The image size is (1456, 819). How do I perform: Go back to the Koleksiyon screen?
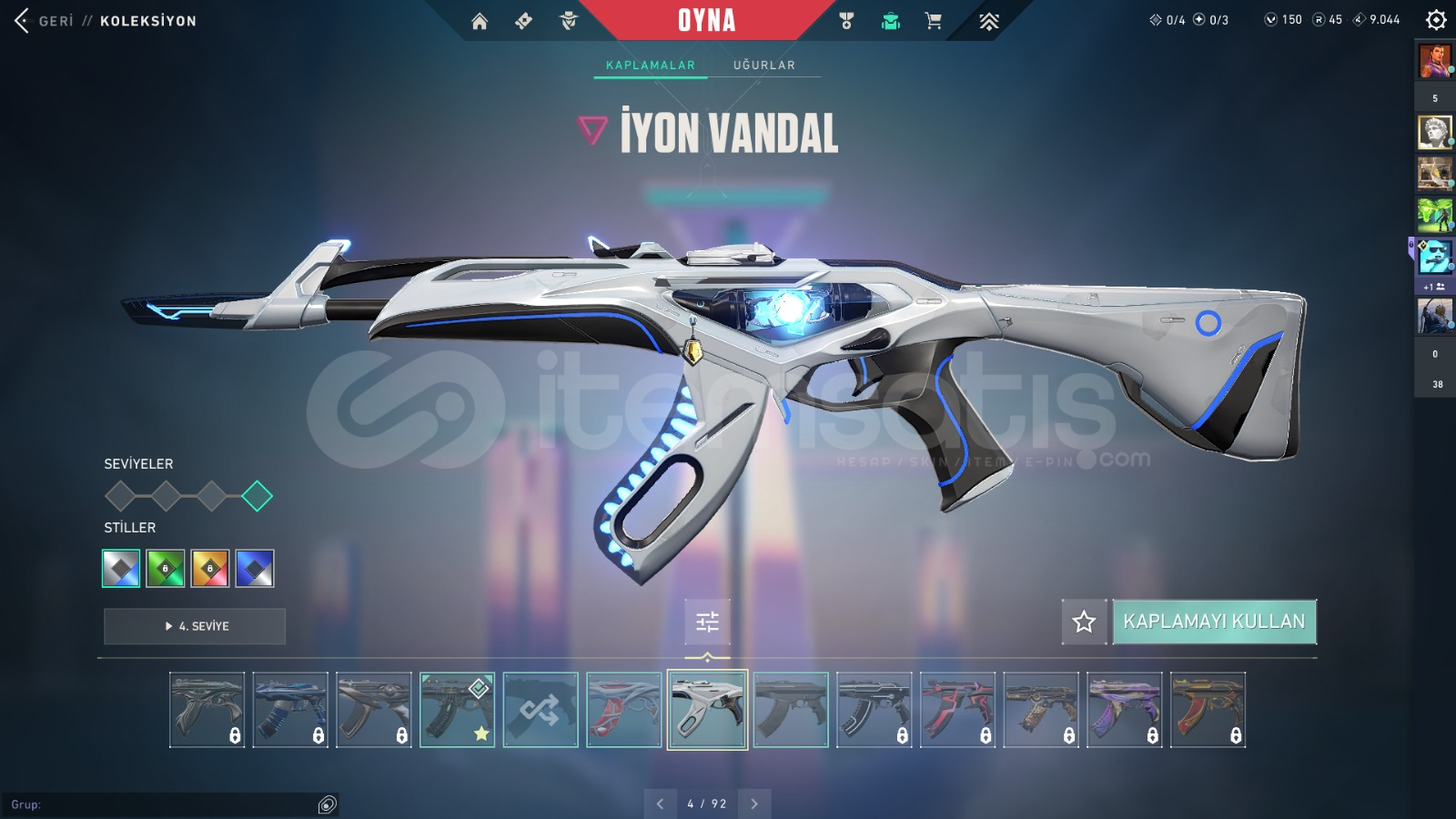click(x=23, y=20)
